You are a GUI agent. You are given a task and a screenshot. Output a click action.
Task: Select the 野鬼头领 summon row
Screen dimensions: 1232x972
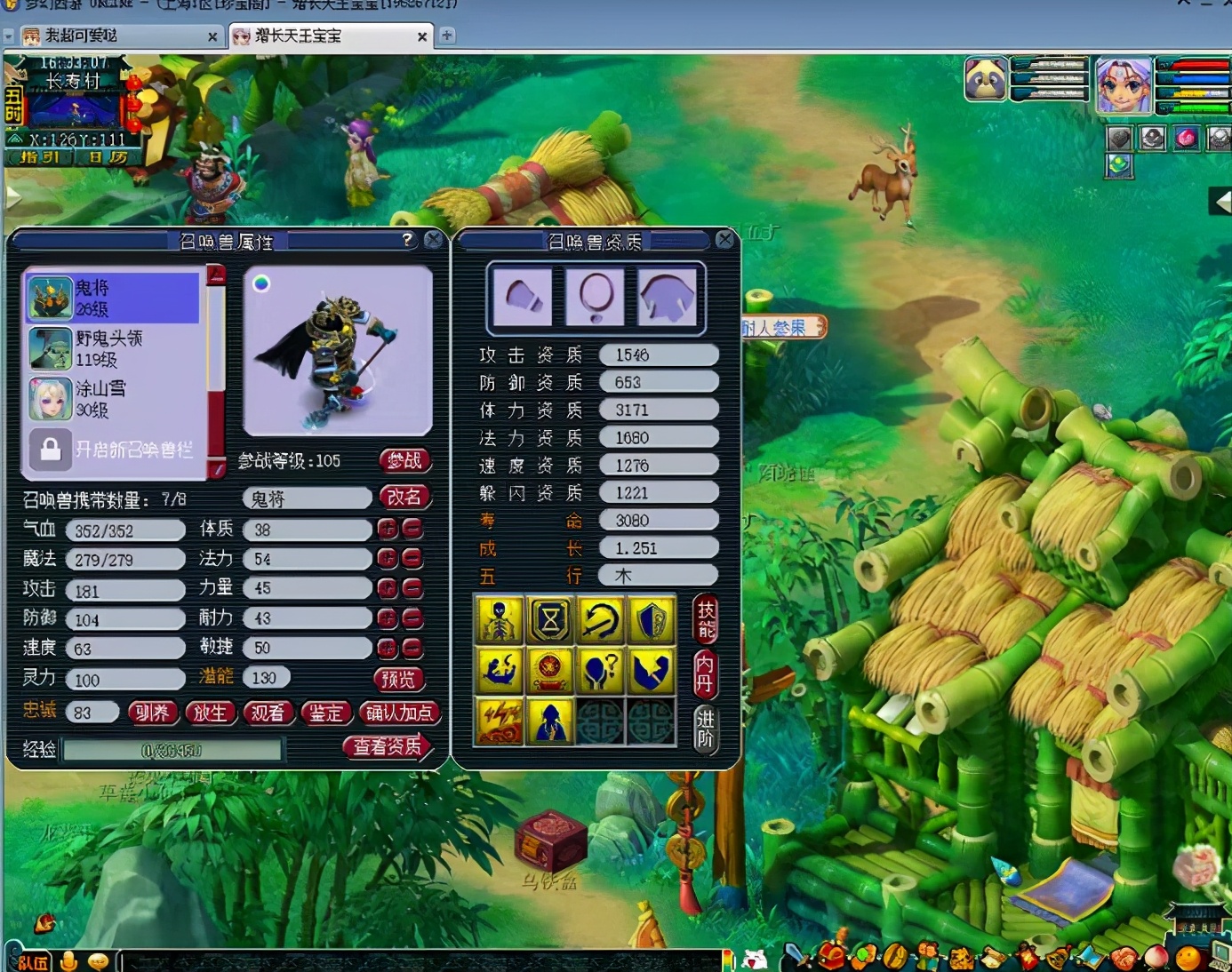point(113,348)
